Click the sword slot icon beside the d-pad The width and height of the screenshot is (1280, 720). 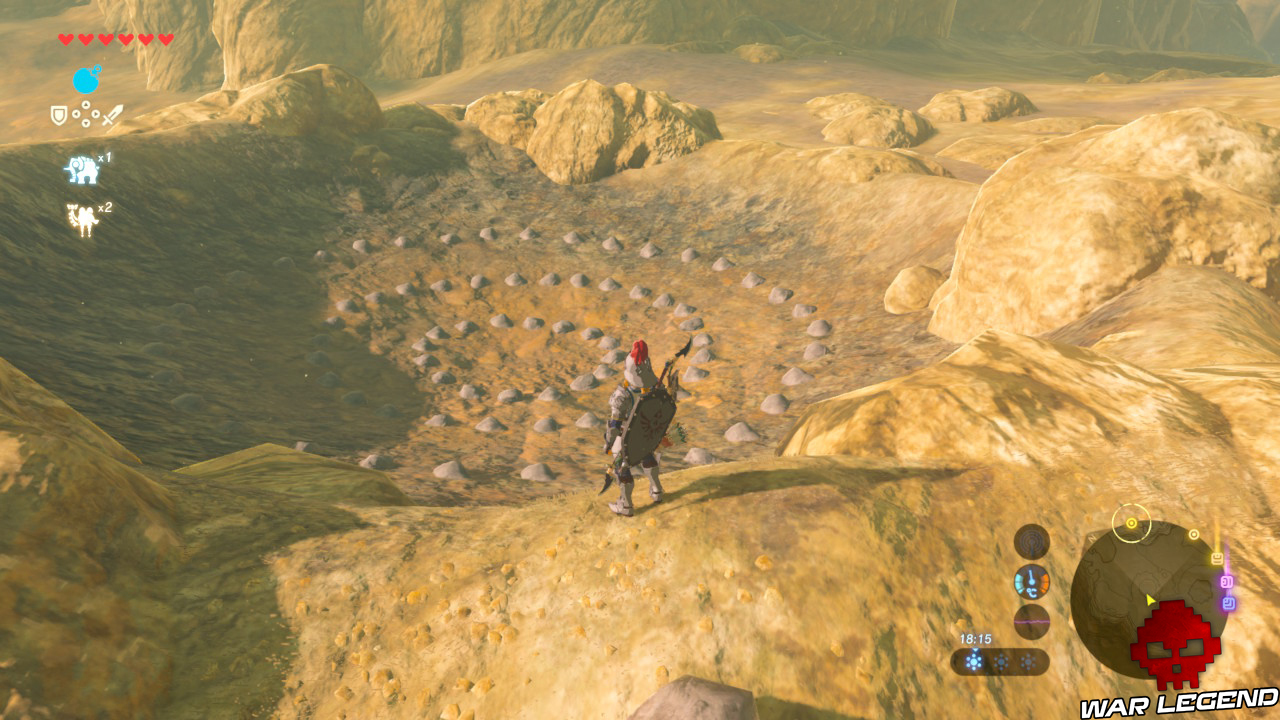(110, 115)
